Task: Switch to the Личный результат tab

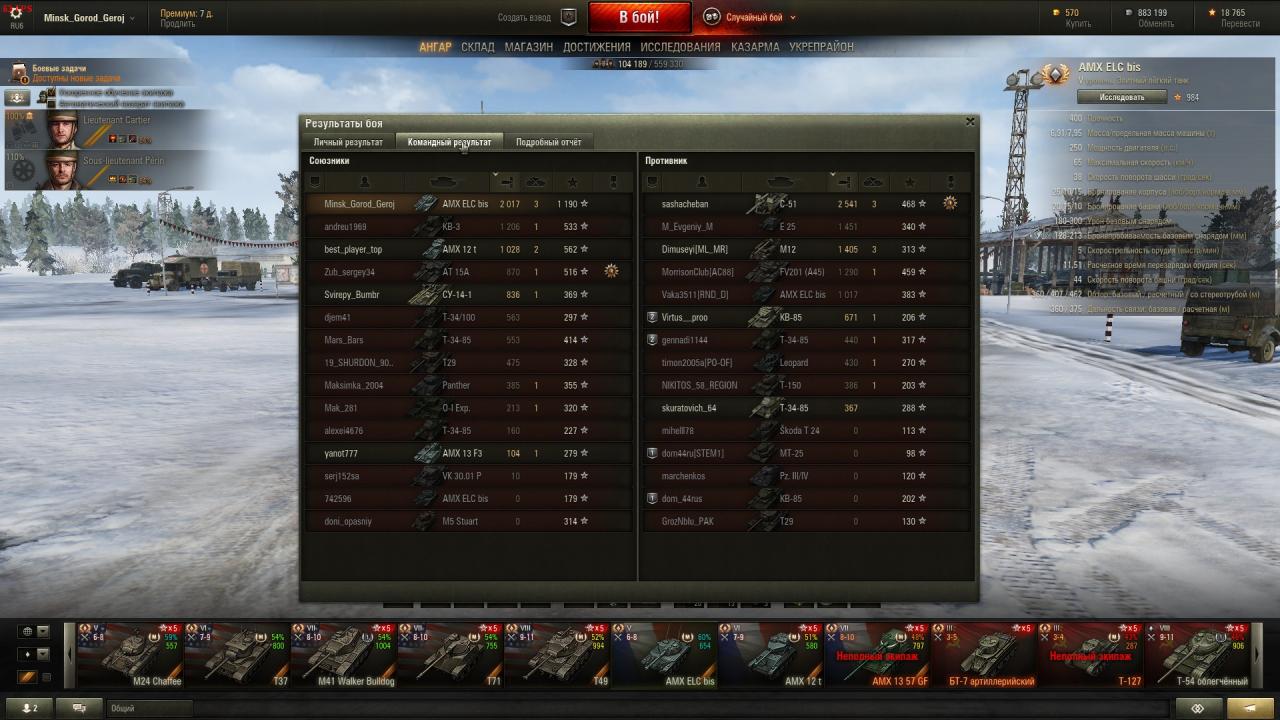Action: click(x=348, y=142)
